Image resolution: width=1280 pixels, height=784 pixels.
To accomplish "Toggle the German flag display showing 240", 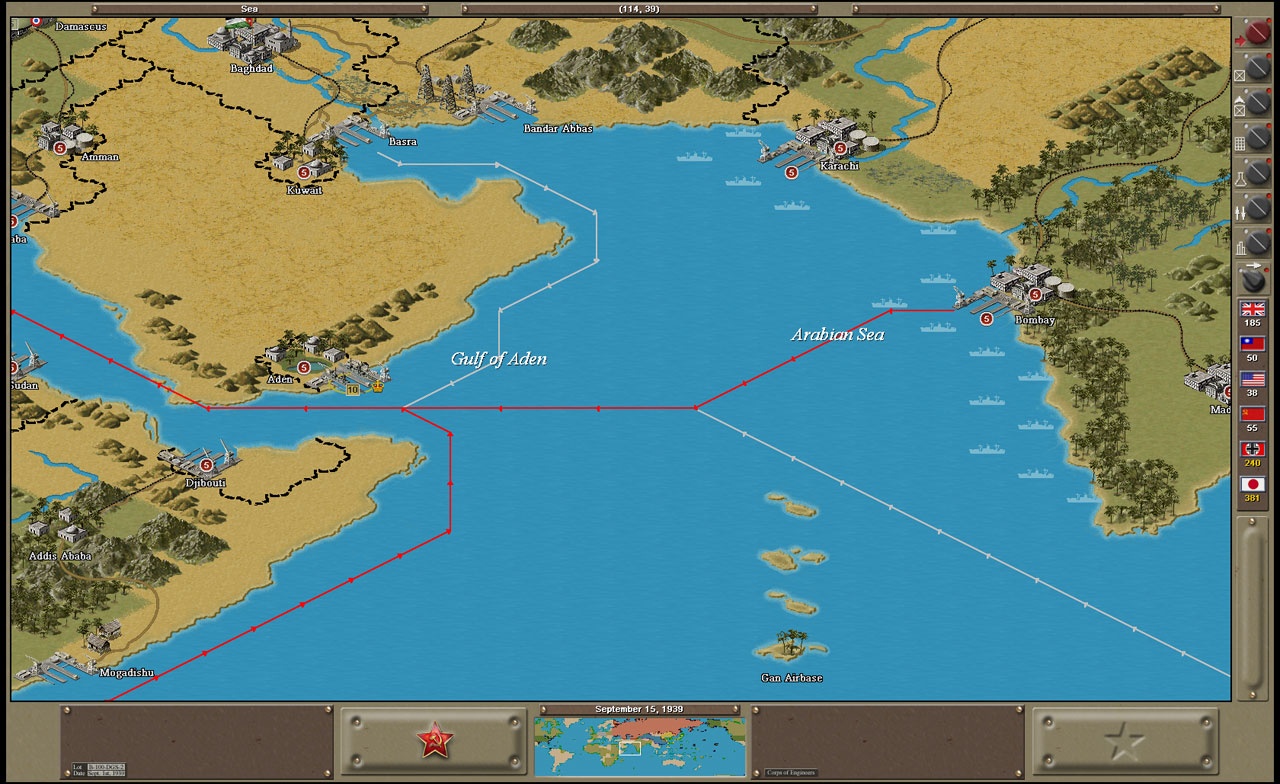I will [x=1251, y=448].
